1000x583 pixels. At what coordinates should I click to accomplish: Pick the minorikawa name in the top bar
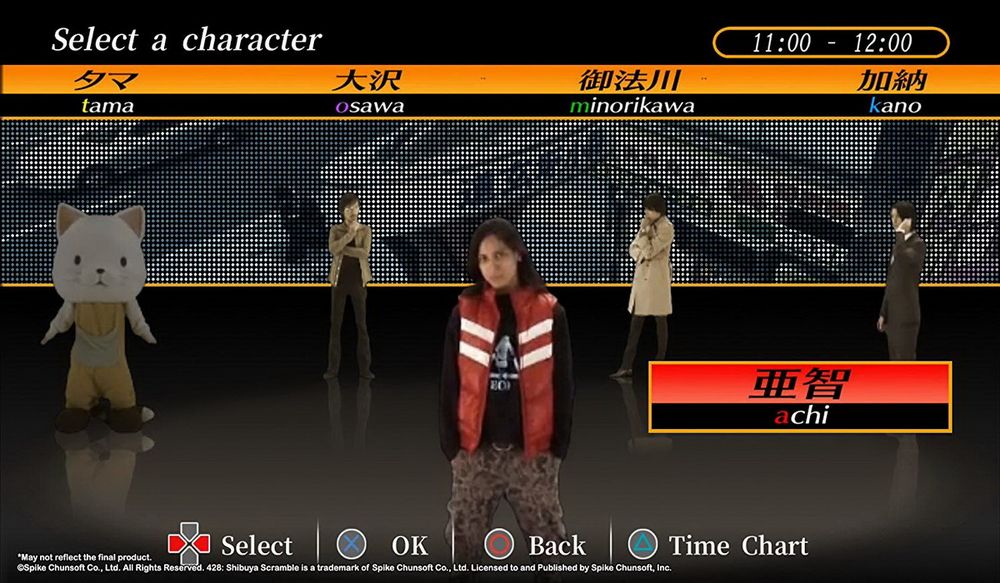pos(630,91)
